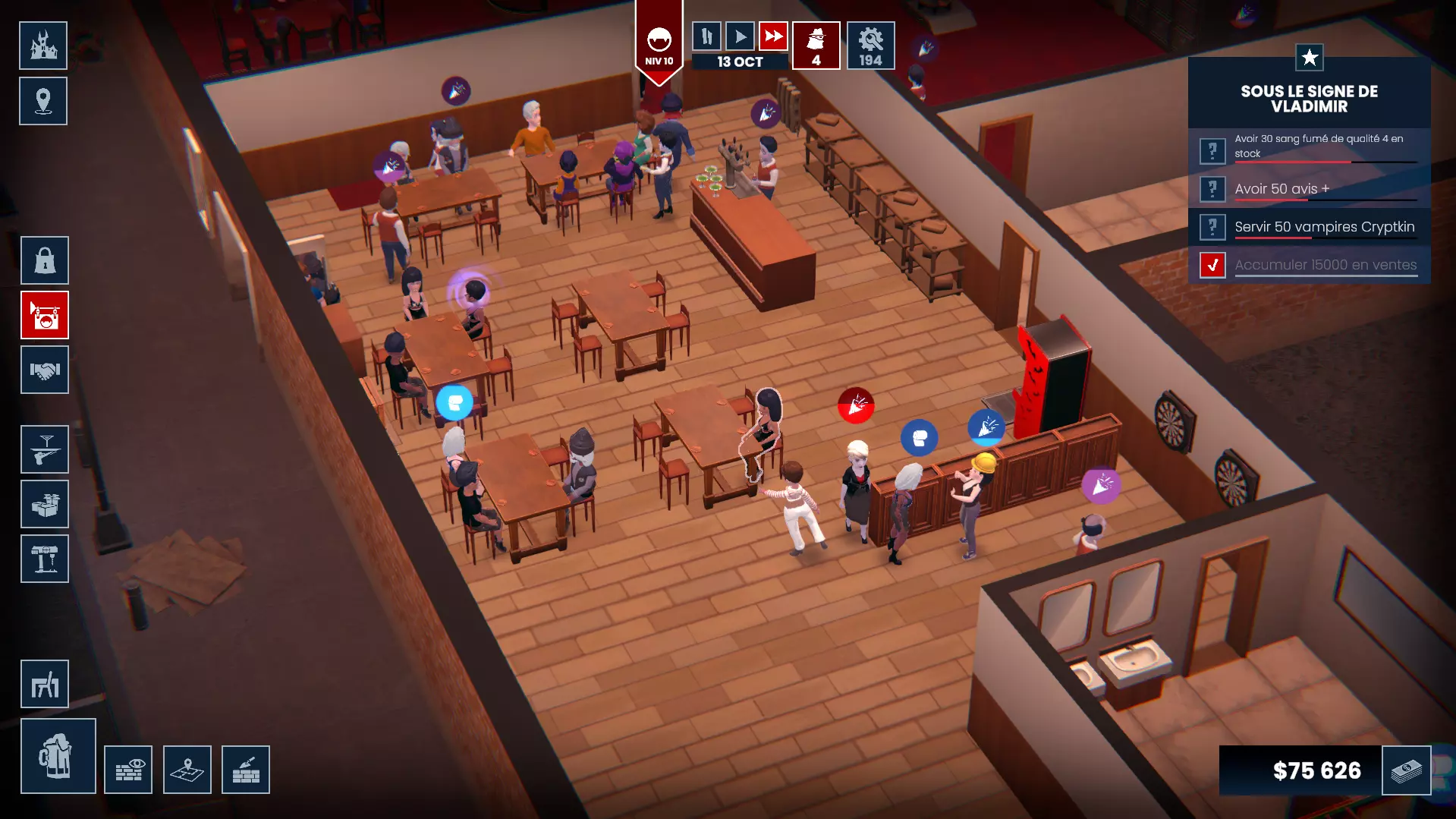The height and width of the screenshot is (819, 1456).
Task: Open the cash stack finances button
Action: [x=1407, y=770]
